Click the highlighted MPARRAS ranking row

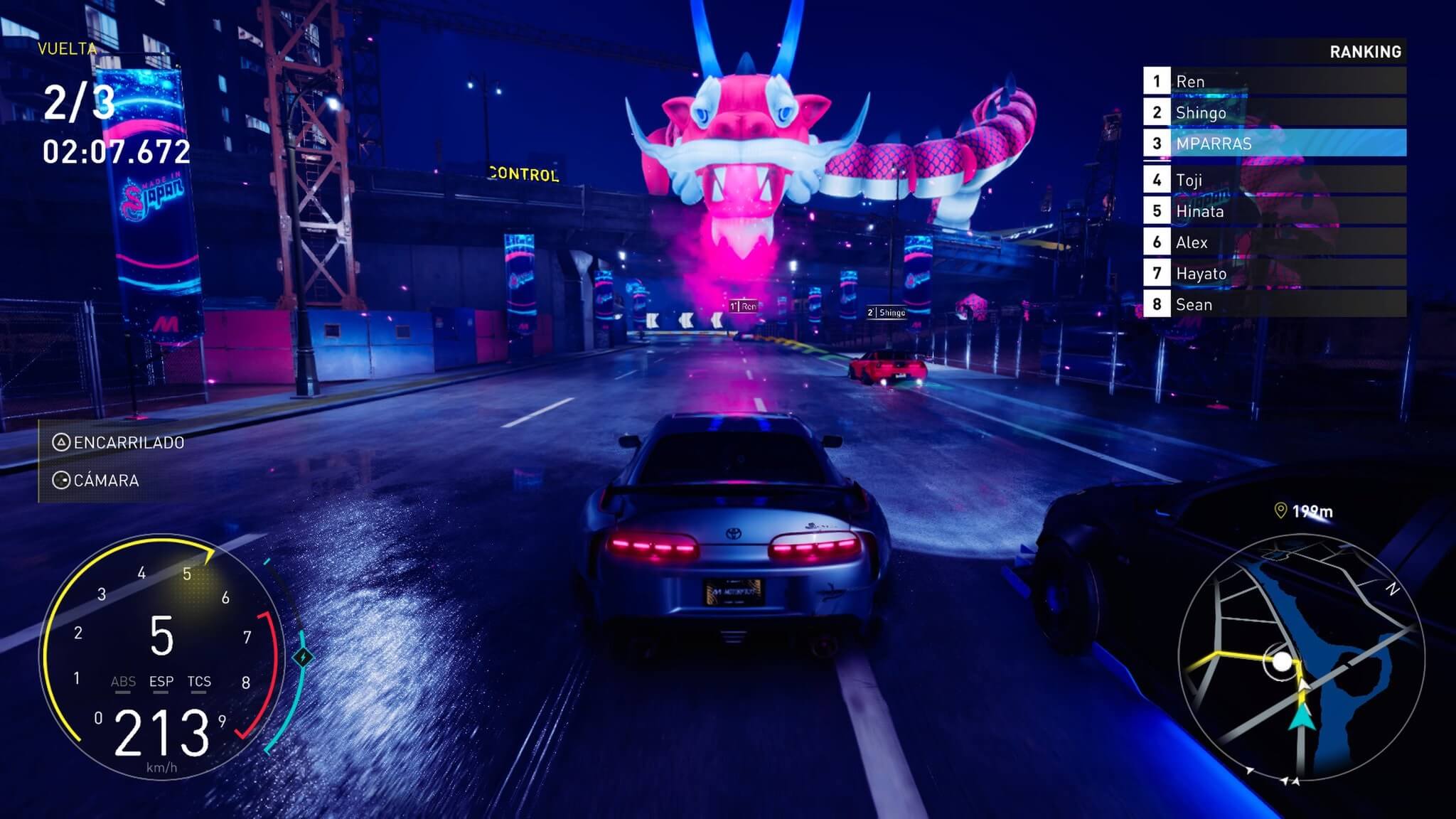click(1274, 143)
